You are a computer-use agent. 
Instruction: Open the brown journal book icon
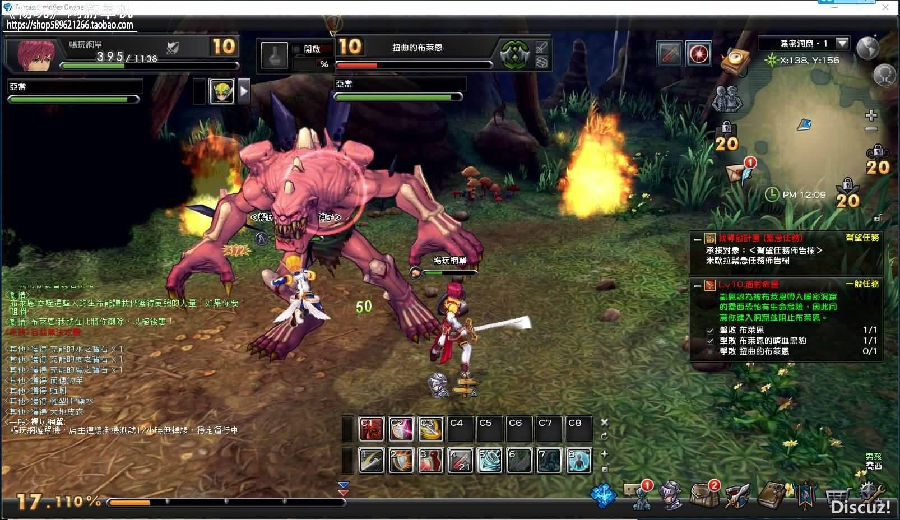773,496
